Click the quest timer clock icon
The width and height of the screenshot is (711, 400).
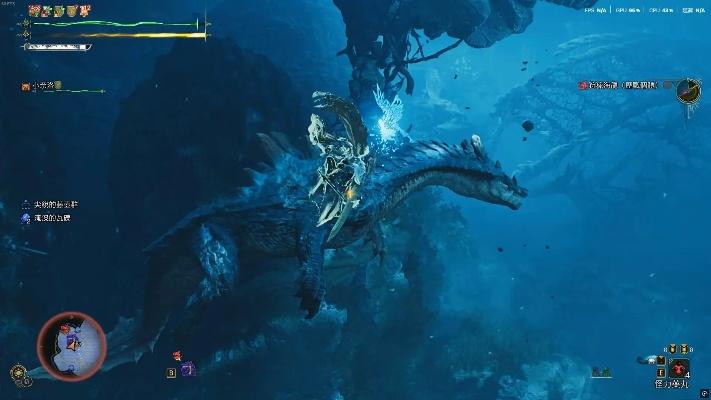[x=687, y=91]
